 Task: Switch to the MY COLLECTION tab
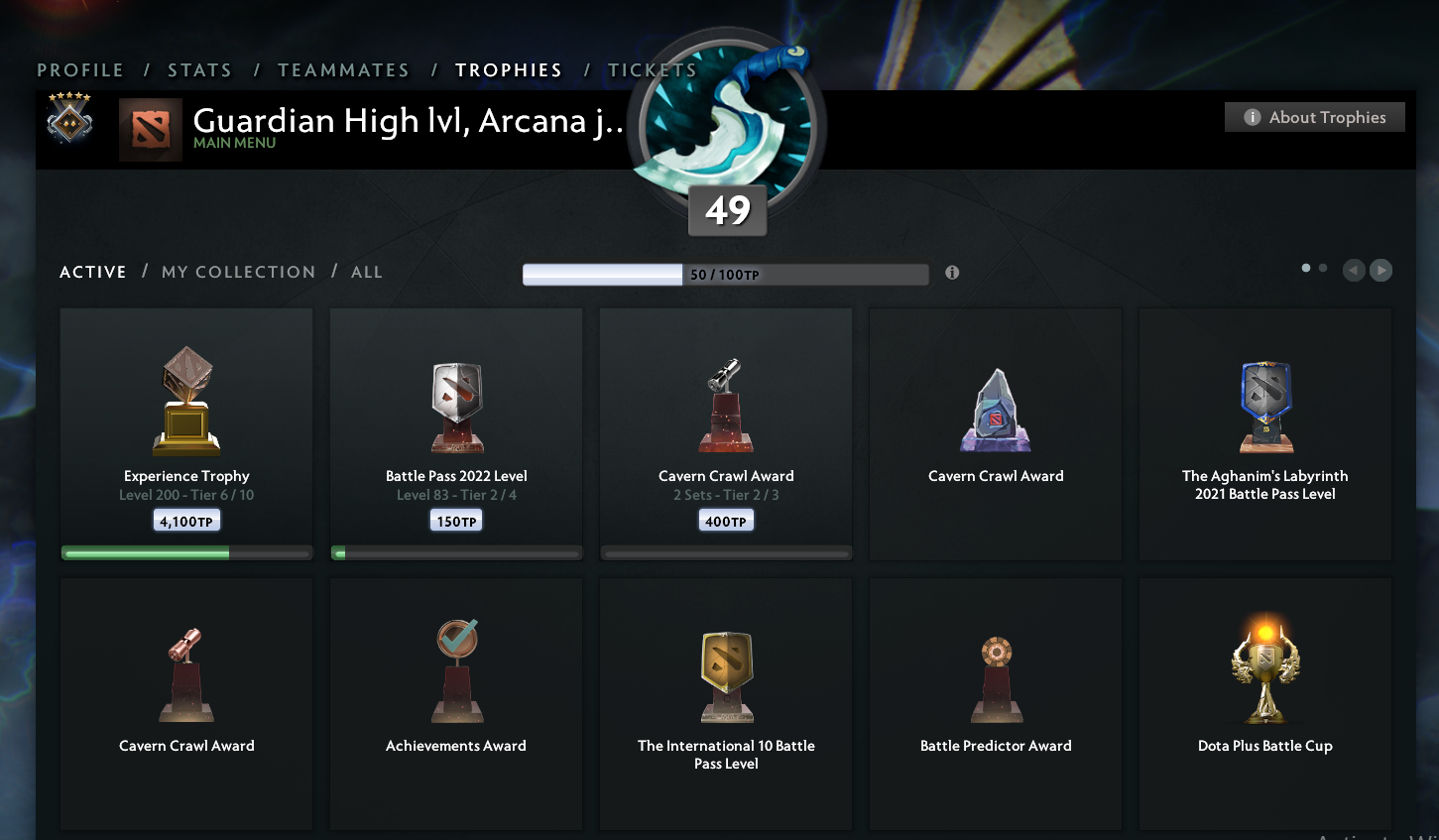238,271
